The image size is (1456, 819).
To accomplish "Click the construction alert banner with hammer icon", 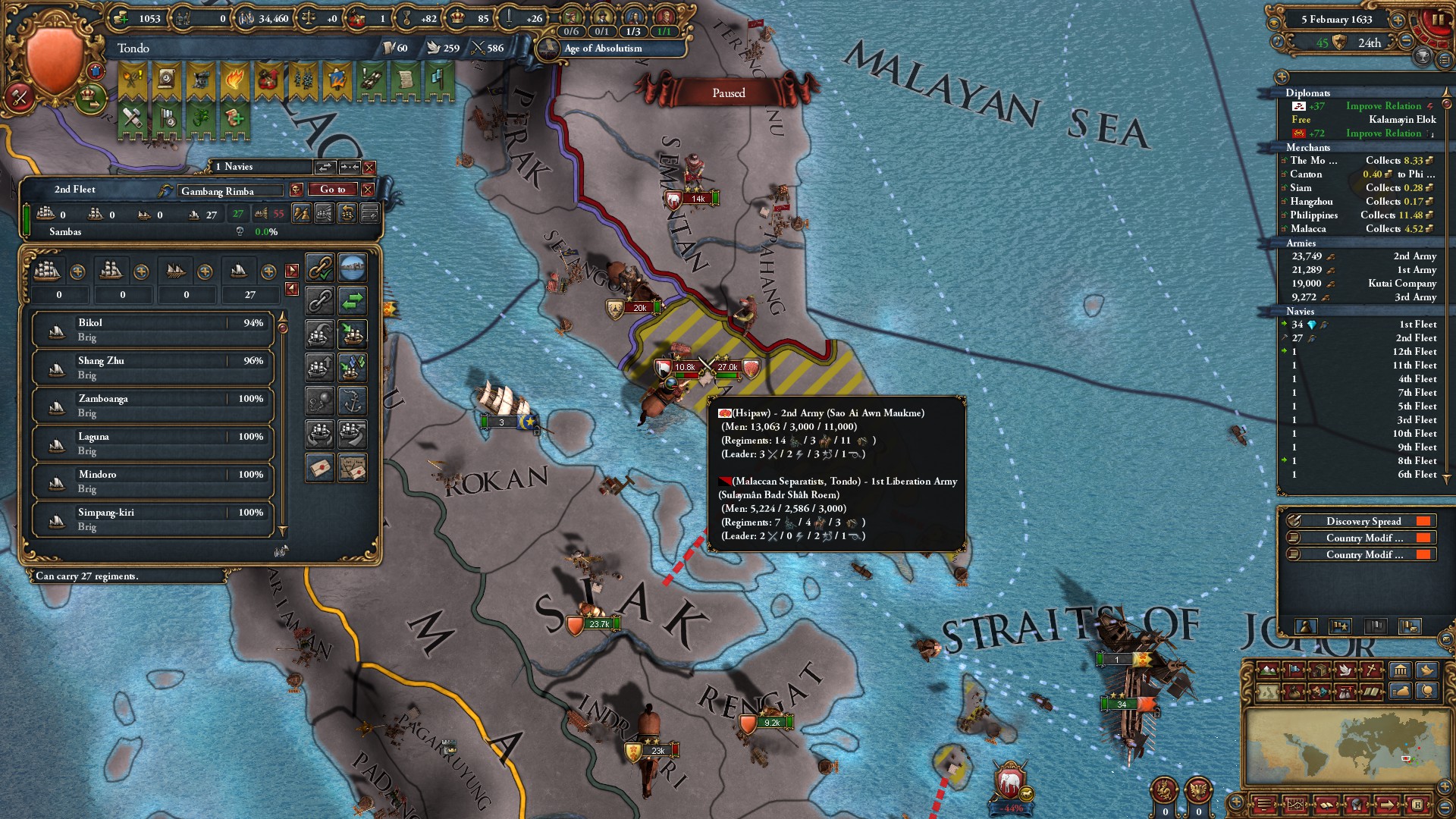I will [x=131, y=119].
